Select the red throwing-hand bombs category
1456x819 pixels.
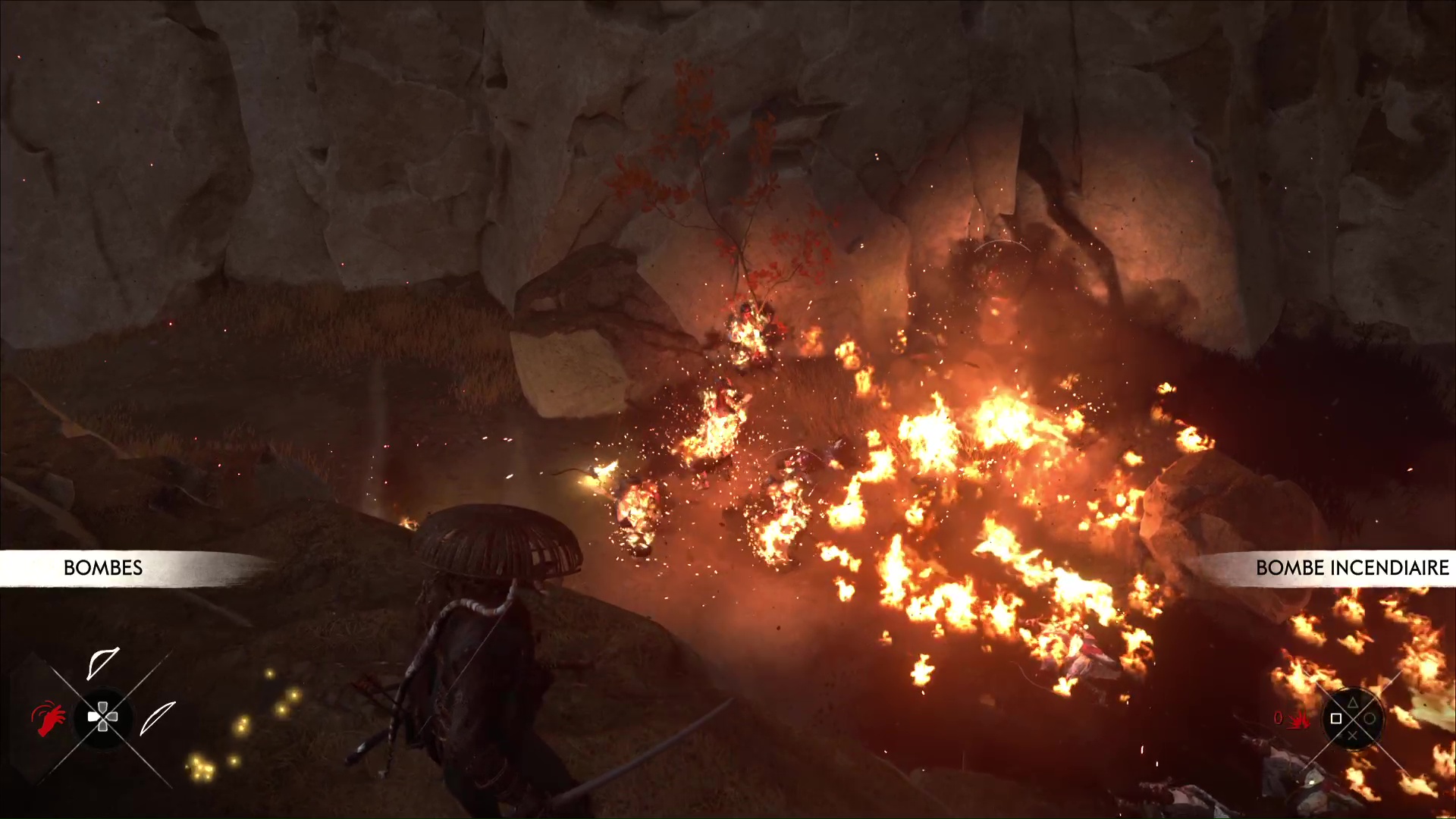point(48,717)
